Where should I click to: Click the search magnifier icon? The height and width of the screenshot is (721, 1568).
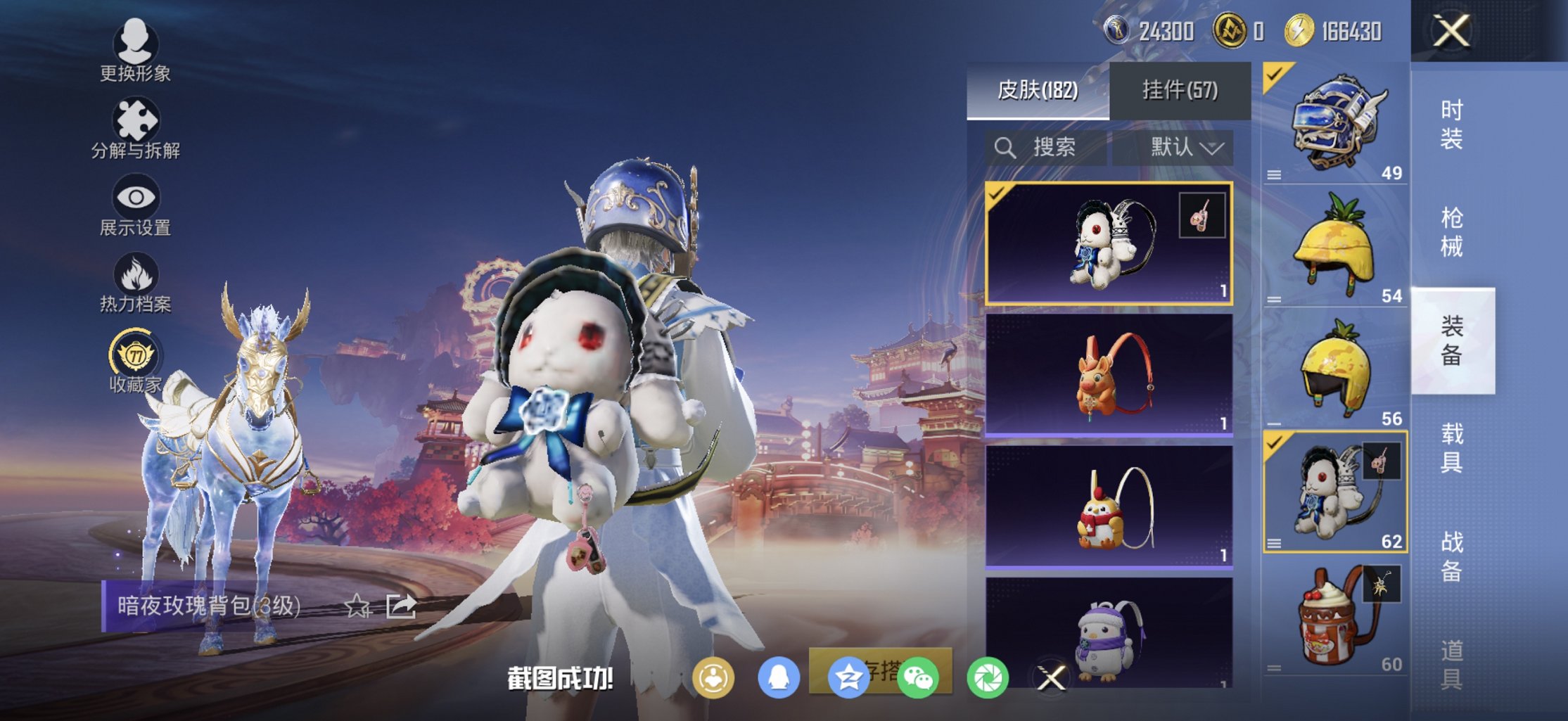point(1004,148)
